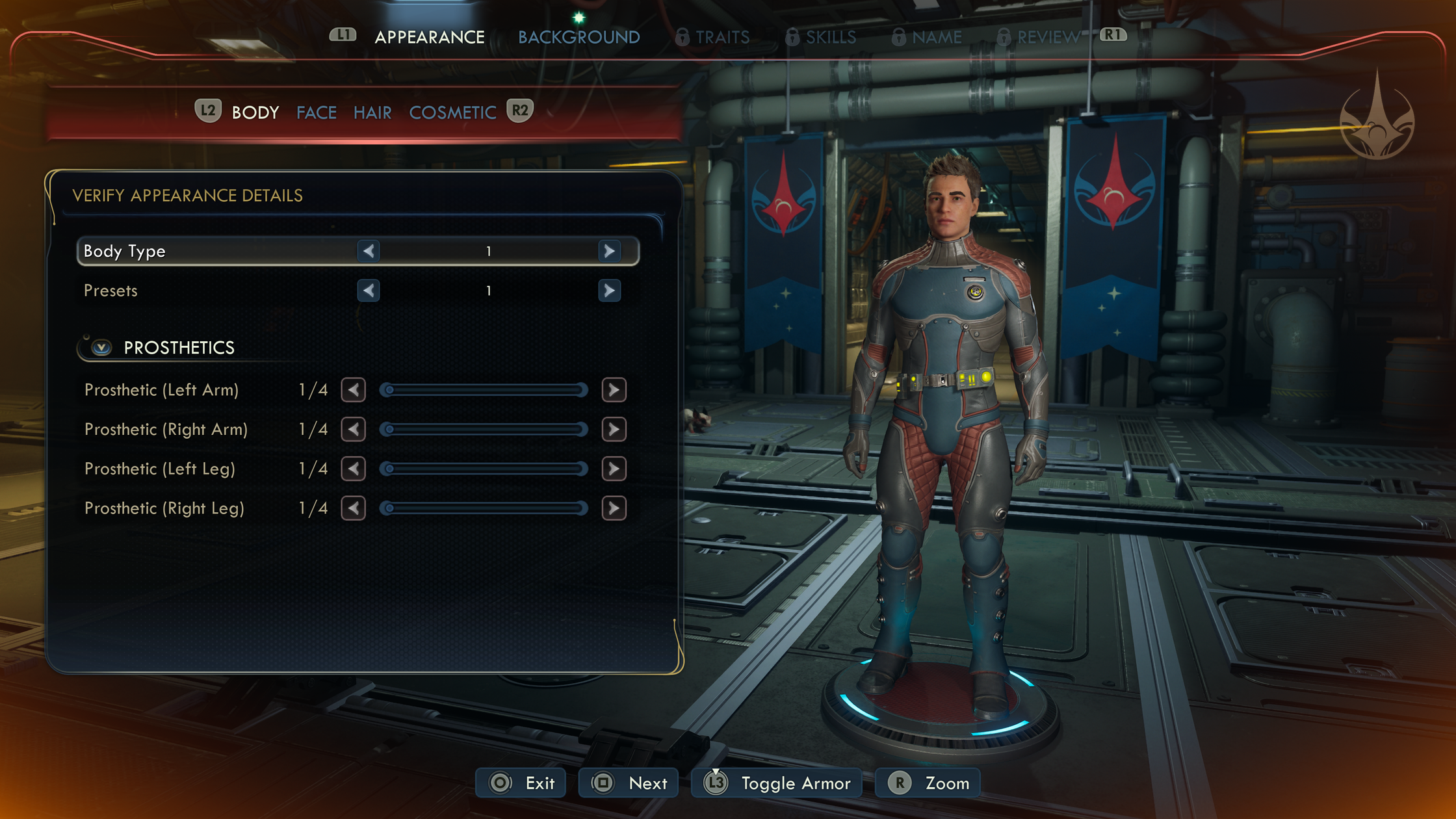Select previous Prosthetic (Left Leg) option
1456x819 pixels.
point(354,469)
